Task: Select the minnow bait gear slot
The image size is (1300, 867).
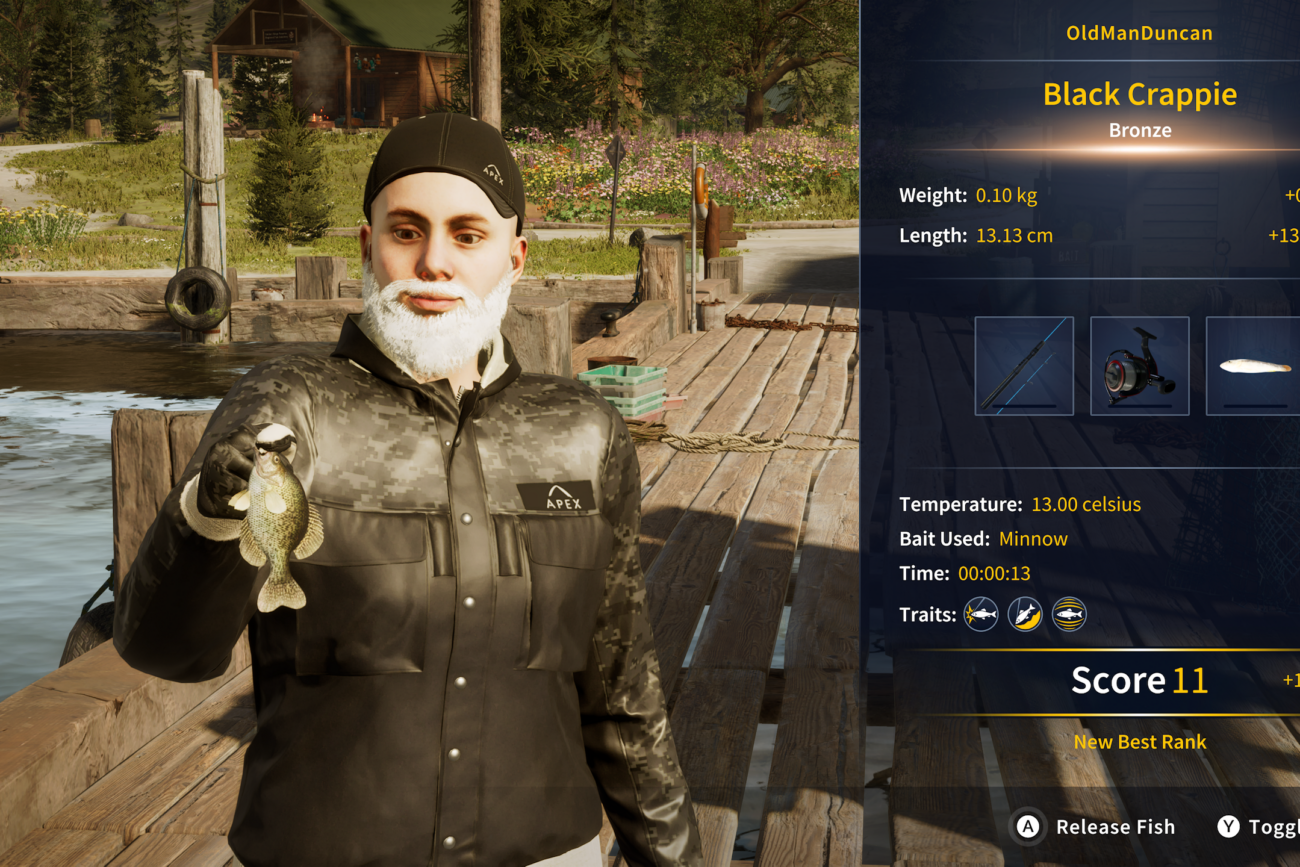Action: coord(1254,366)
